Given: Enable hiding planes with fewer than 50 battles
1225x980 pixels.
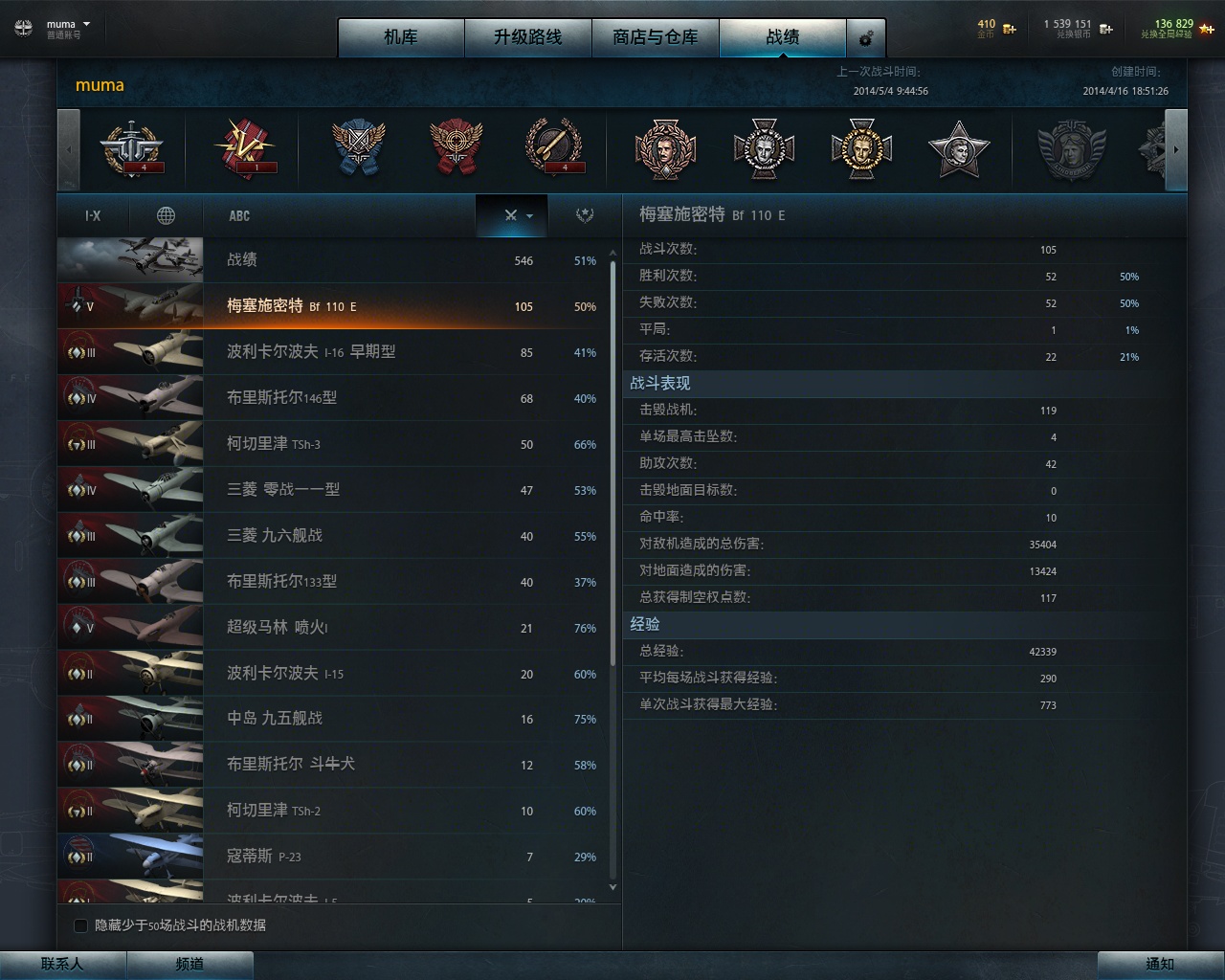Looking at the screenshot, I should point(81,925).
